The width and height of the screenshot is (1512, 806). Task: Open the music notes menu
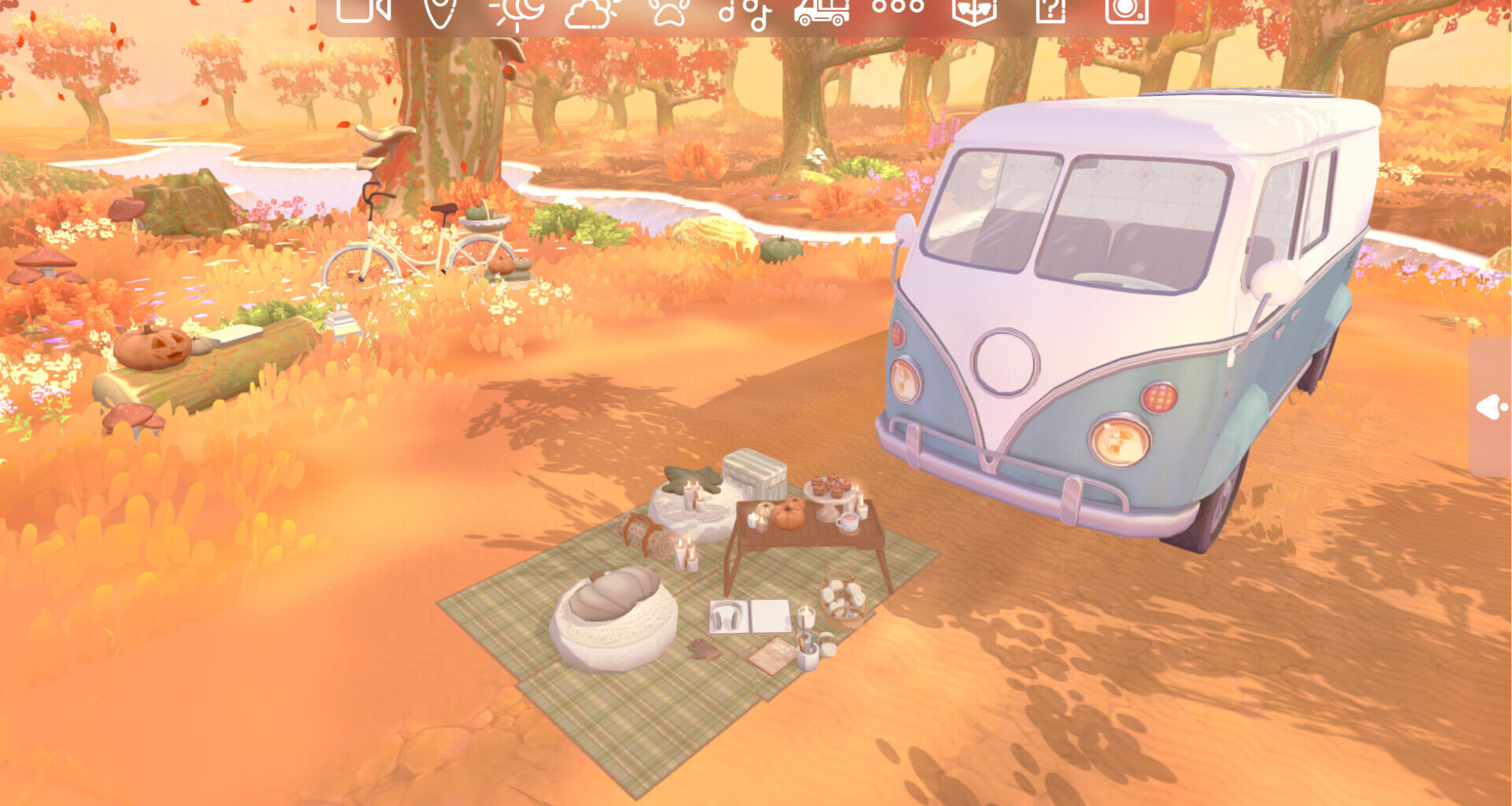[x=744, y=11]
